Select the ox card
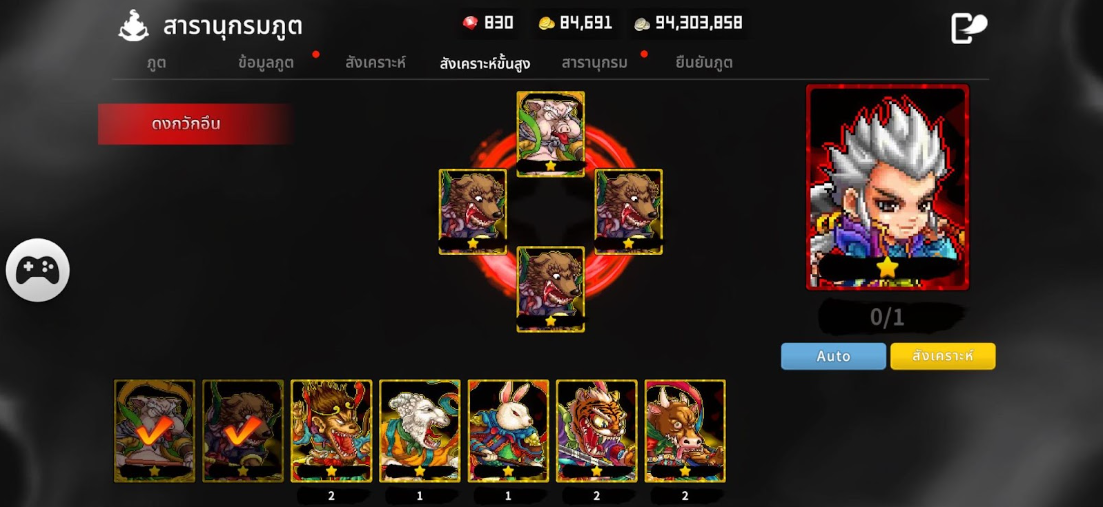Image resolution: width=1103 pixels, height=507 pixels. (685, 430)
